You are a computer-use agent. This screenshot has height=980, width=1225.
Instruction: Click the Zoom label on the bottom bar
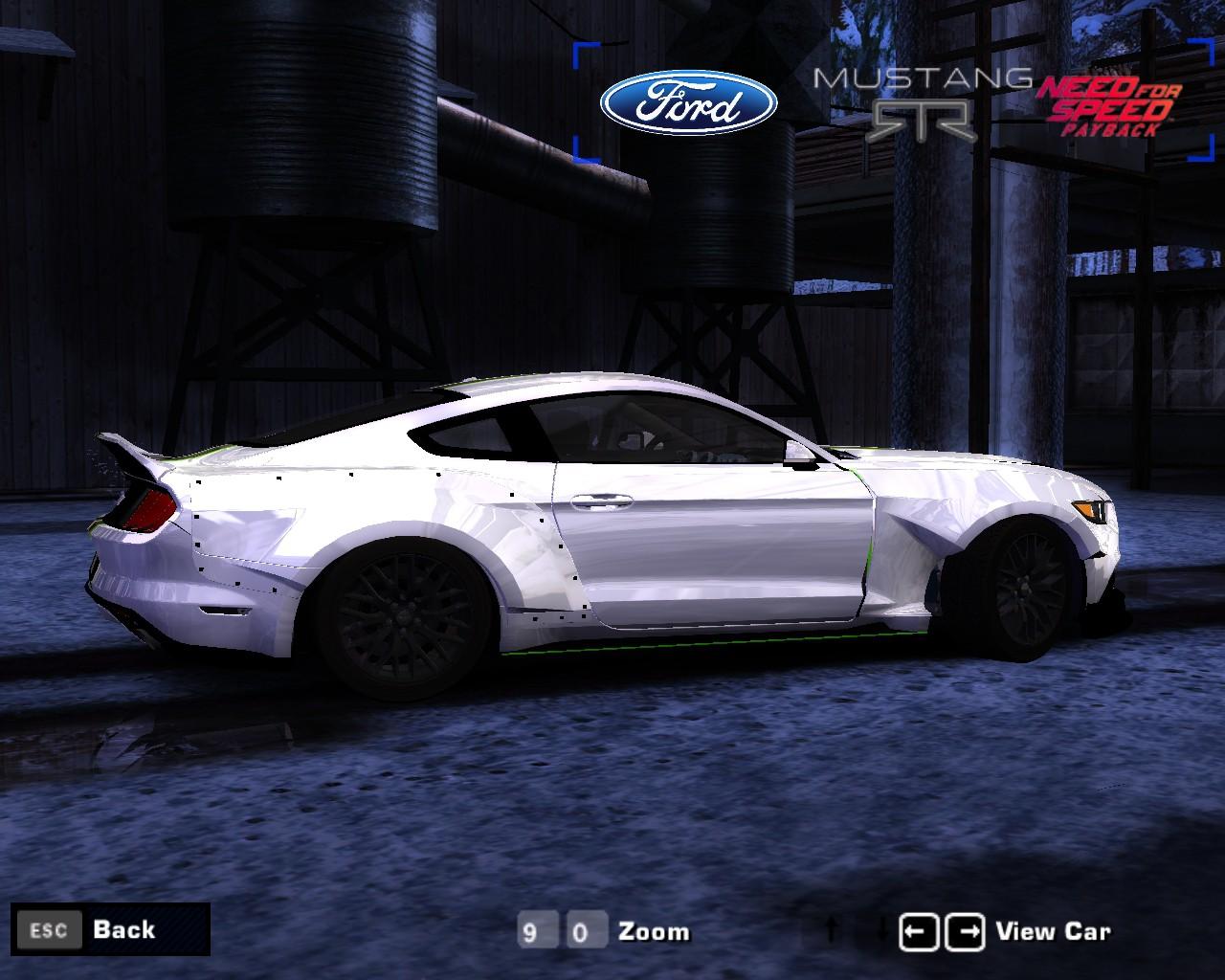tap(656, 930)
